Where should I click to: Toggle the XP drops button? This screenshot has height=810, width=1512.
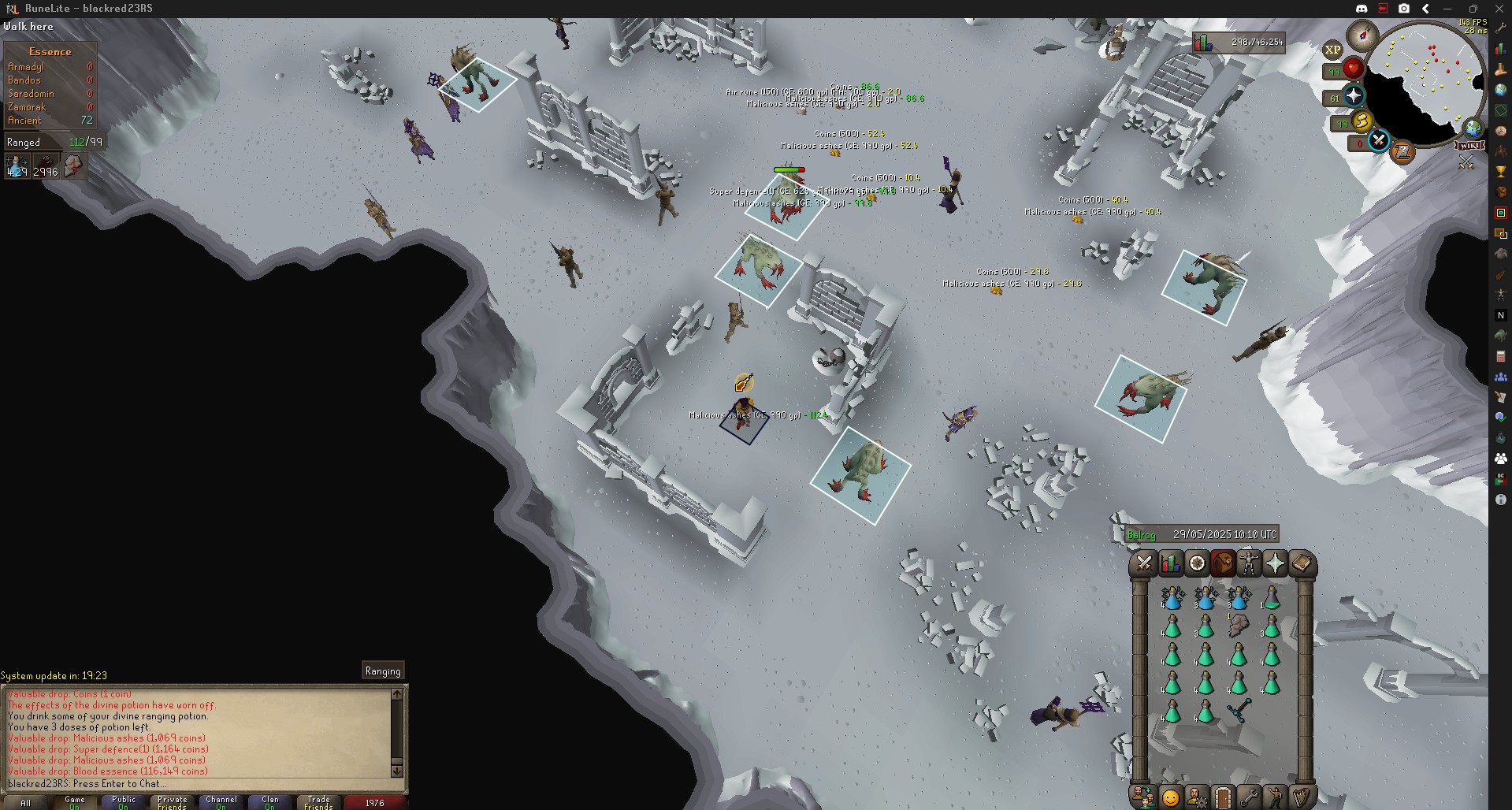pos(1332,50)
